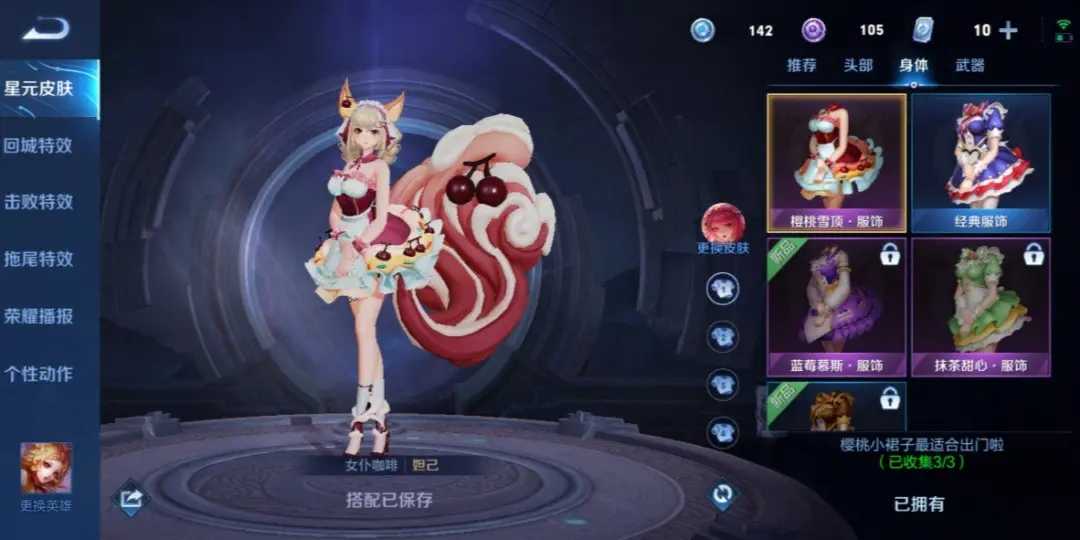Screen dimensions: 1080x540
Task: Tap the share arrow icon
Action: click(x=131, y=497)
